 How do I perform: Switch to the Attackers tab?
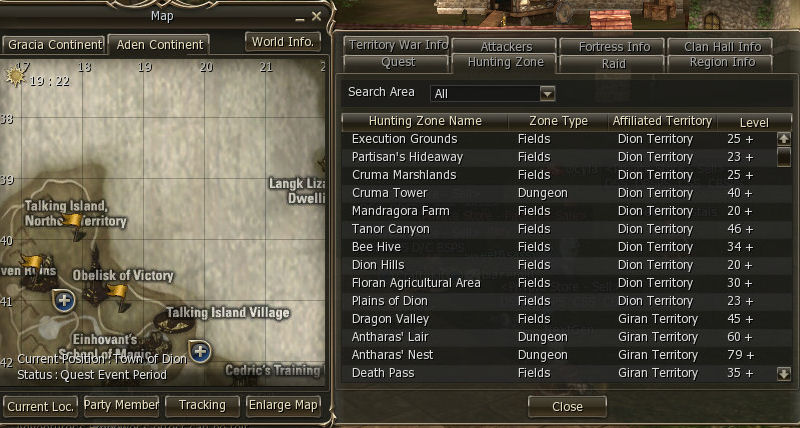[506, 47]
